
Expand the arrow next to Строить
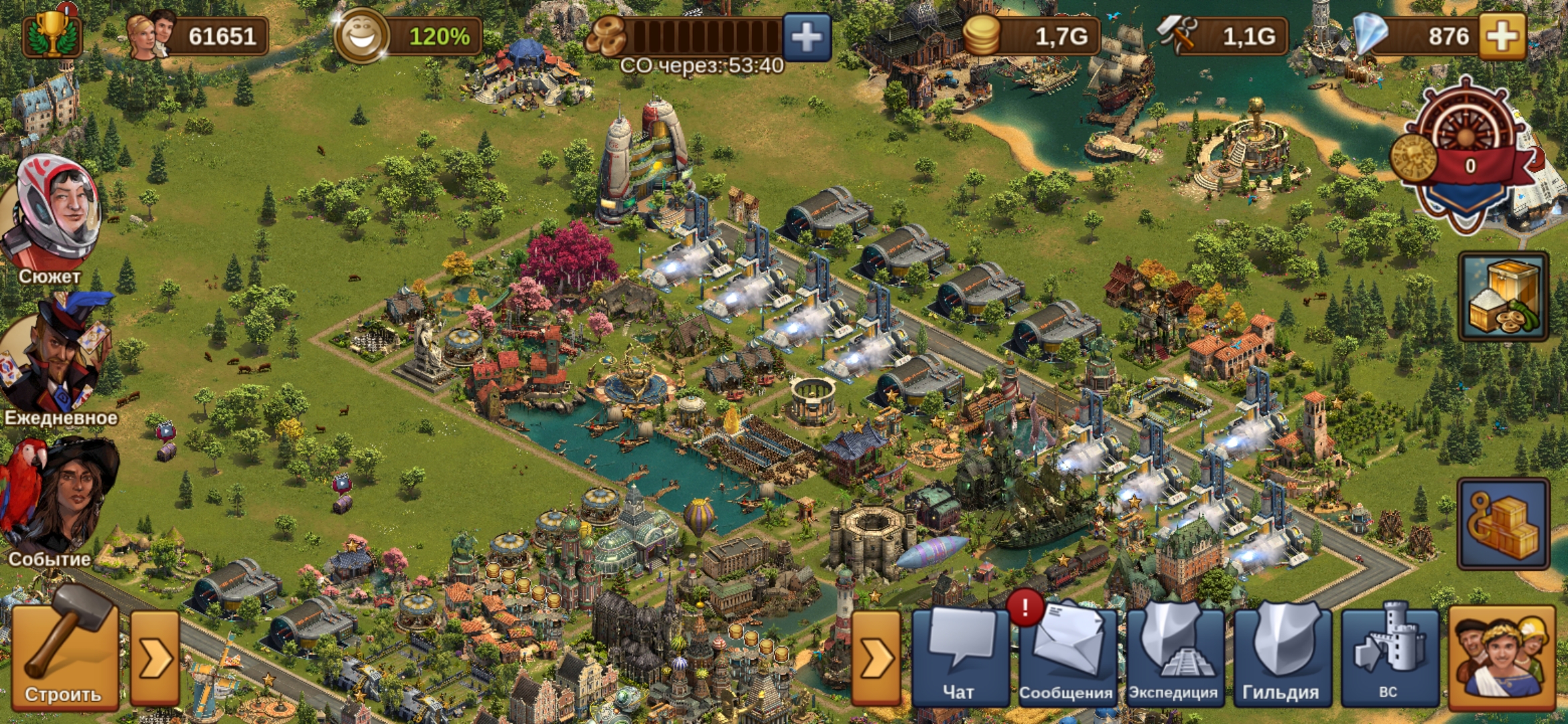(x=155, y=658)
